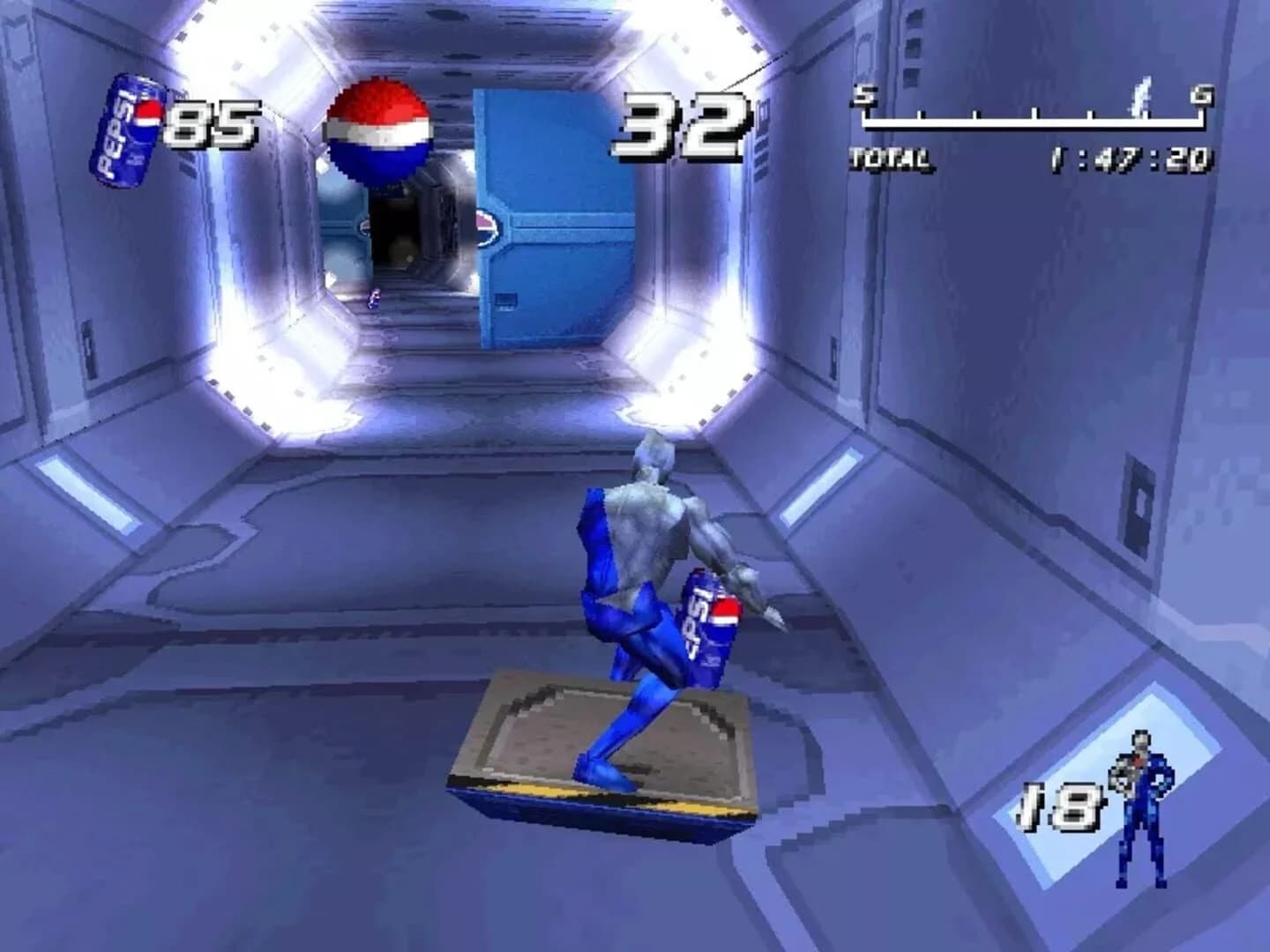
Task: Click the Pepsiman lives icon near the 18 counter
Action: click(1141, 807)
